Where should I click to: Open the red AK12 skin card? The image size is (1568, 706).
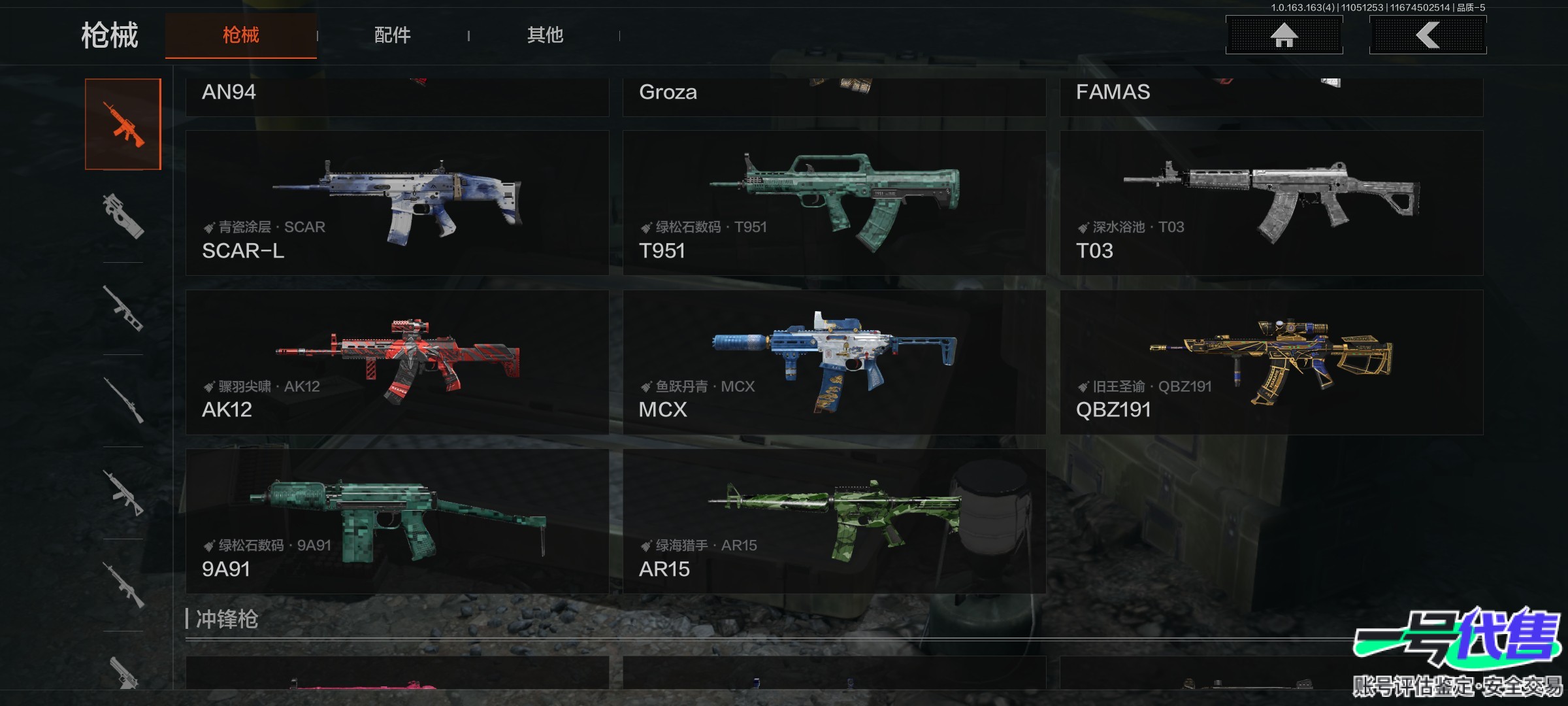[x=397, y=362]
